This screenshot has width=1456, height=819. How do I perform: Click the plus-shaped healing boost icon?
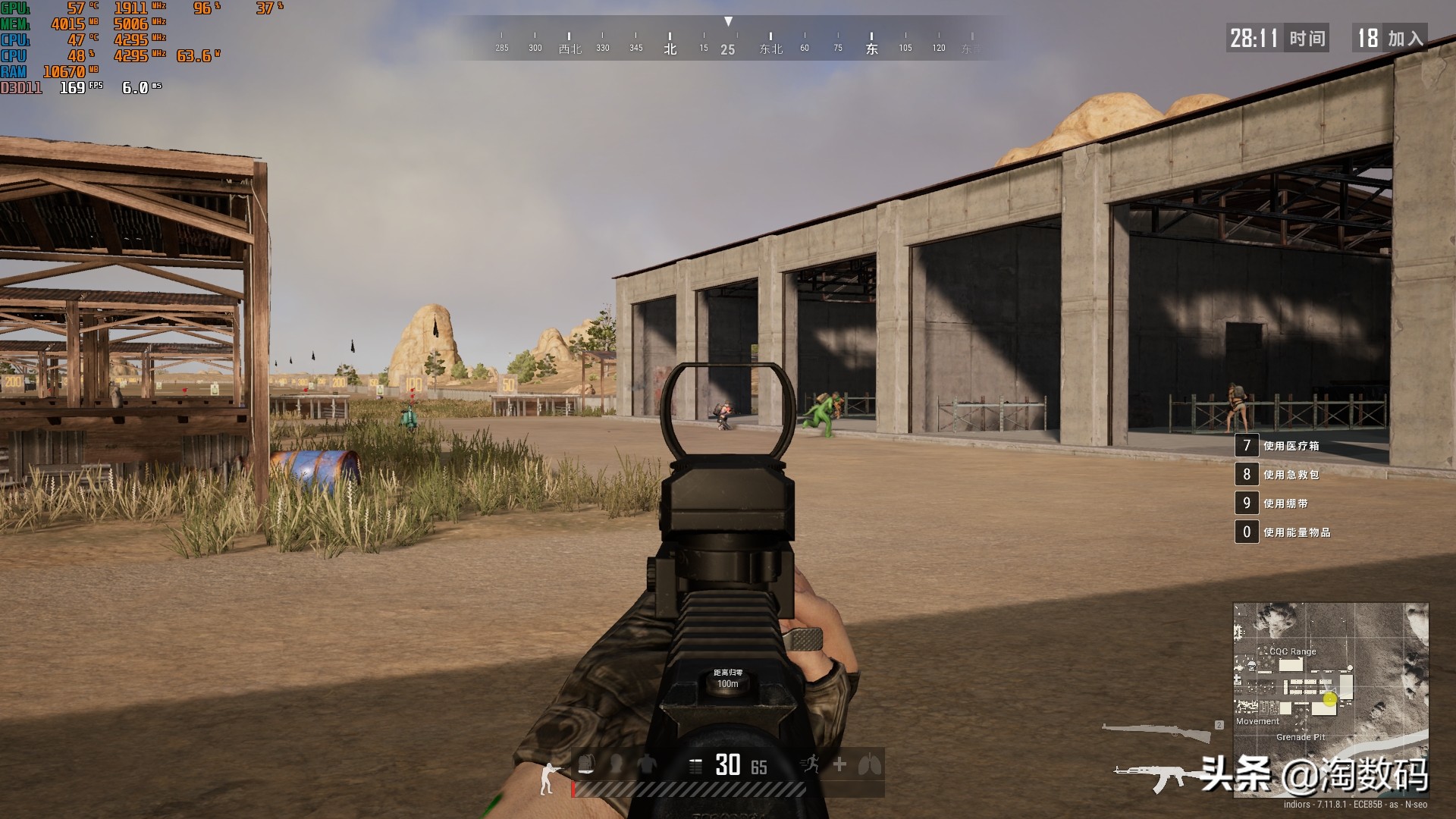(839, 764)
